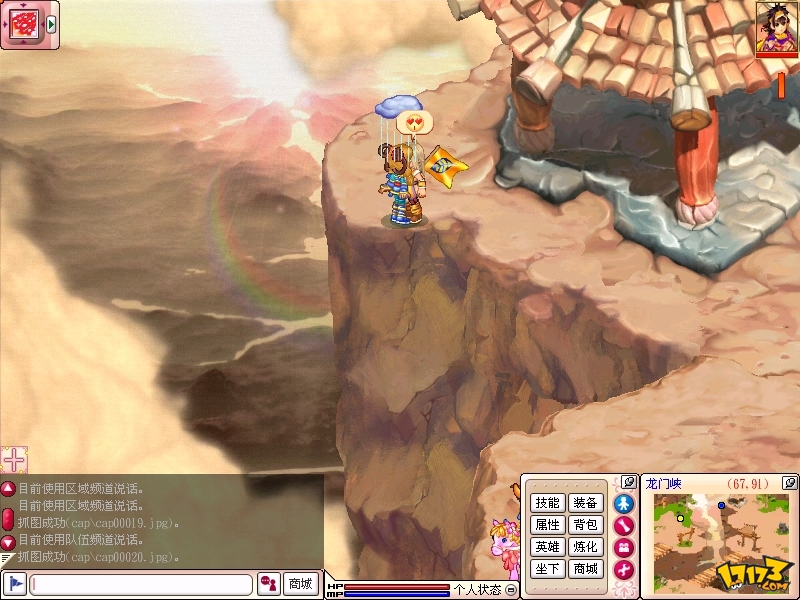Click the red wrench settings icon
The width and height of the screenshot is (800, 600).
pos(624,569)
